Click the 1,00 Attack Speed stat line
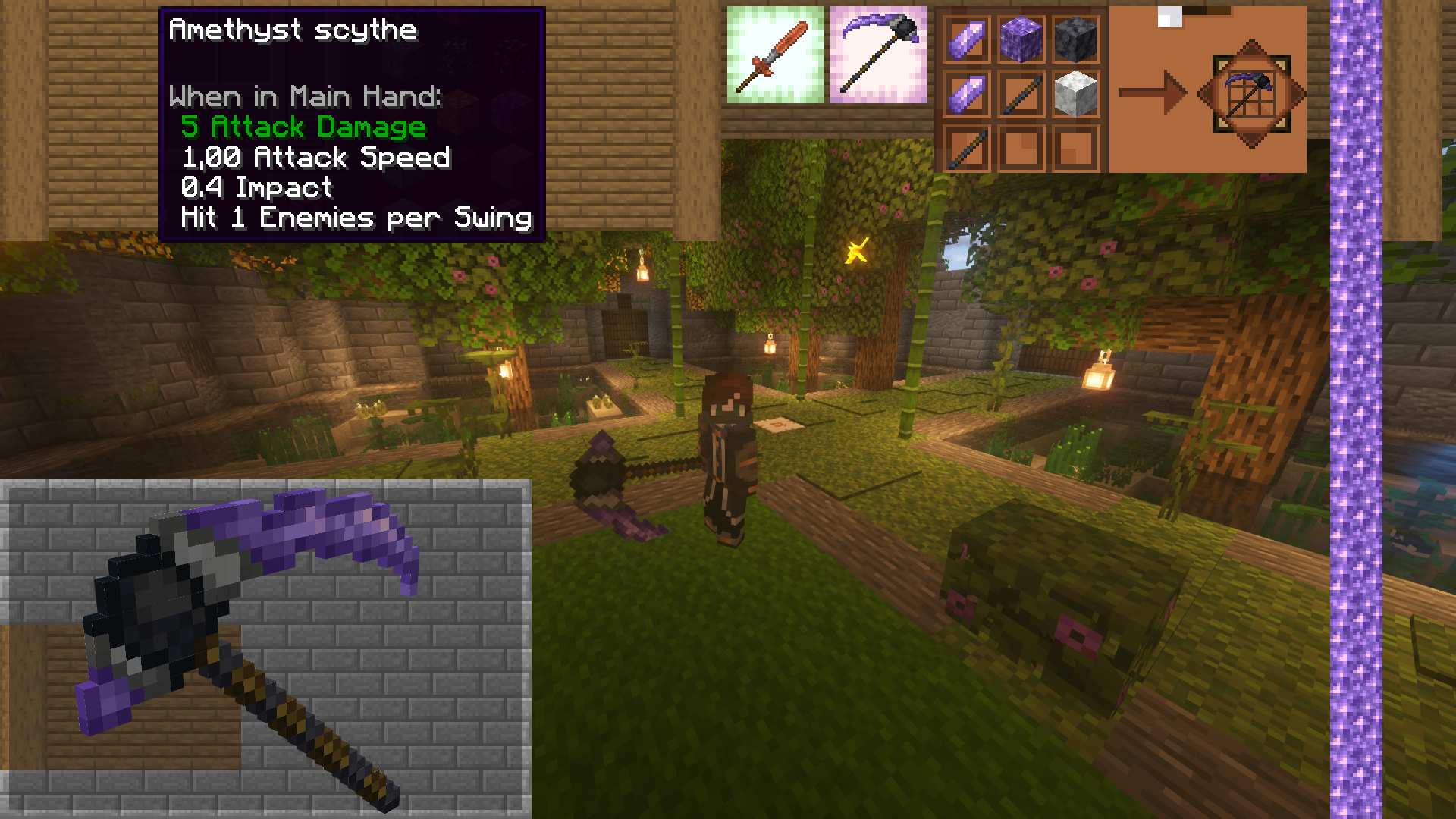This screenshot has height=819, width=1456. pyautogui.click(x=315, y=157)
